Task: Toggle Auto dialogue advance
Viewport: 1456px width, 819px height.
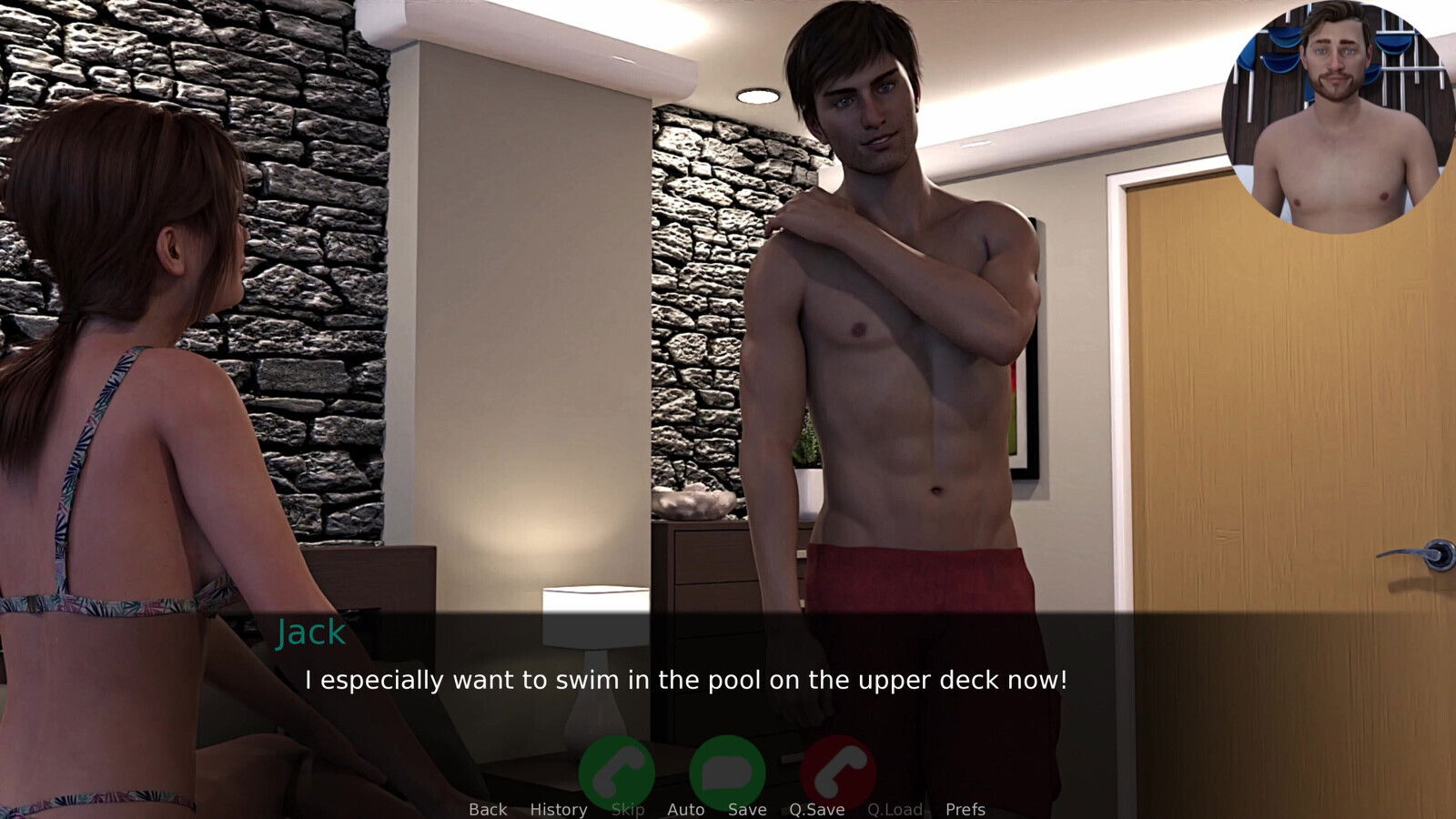Action: (685, 809)
